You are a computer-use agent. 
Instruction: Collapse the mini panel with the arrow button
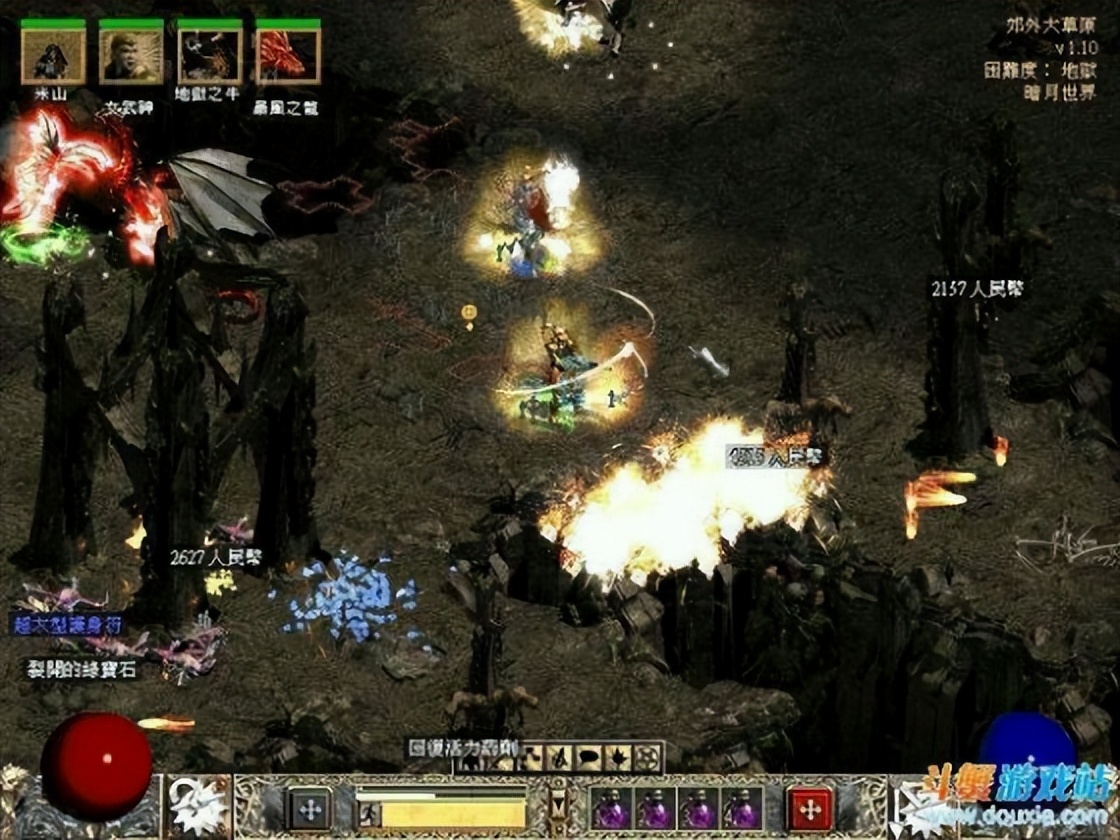(559, 805)
